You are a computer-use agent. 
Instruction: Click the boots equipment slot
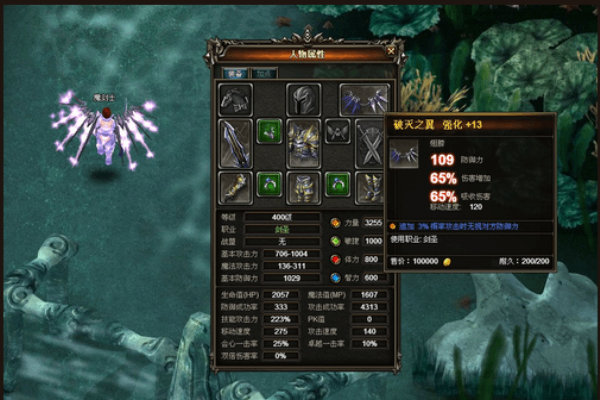point(370,186)
